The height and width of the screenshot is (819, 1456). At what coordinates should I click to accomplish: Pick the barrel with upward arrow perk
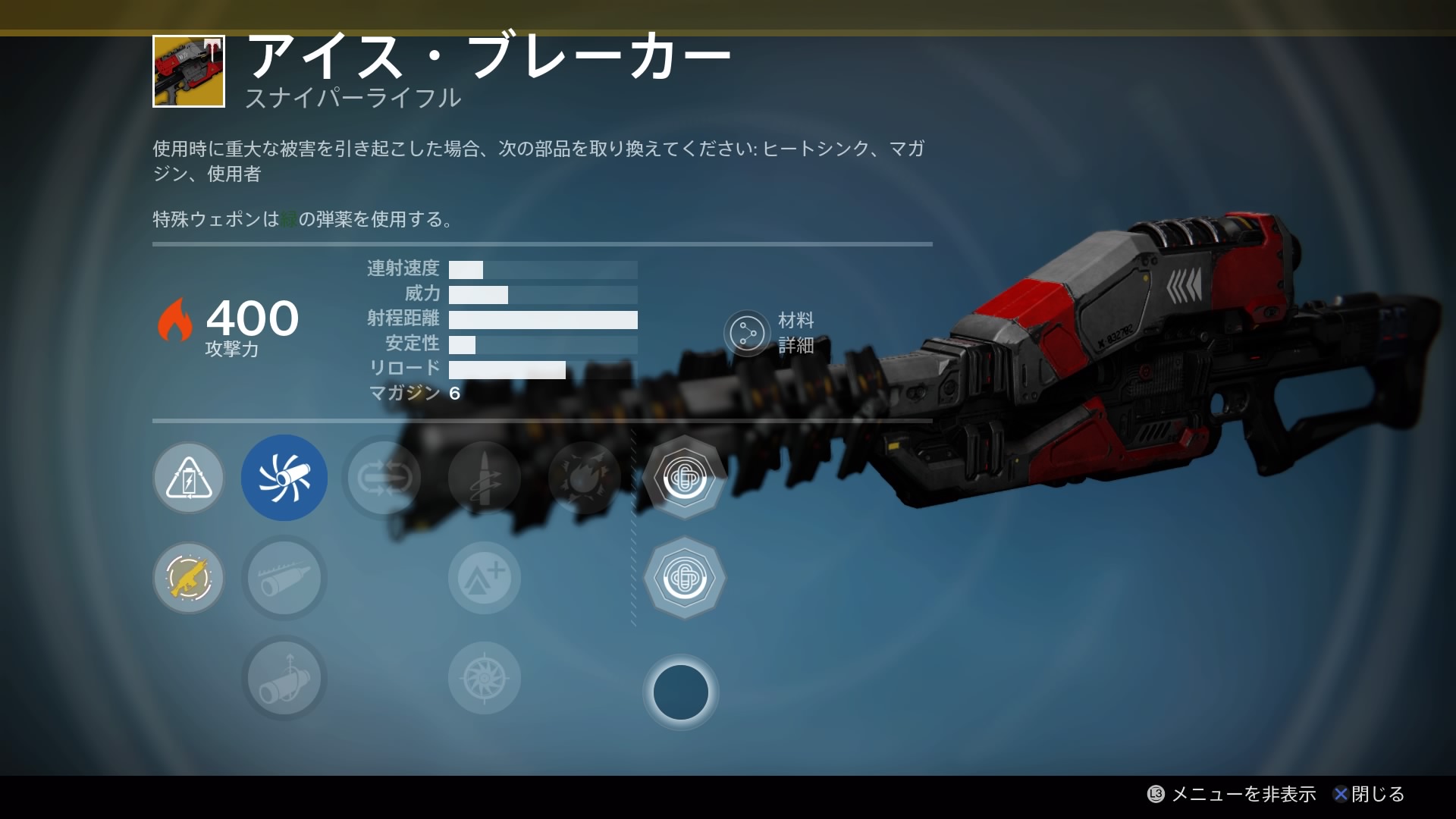(284, 678)
